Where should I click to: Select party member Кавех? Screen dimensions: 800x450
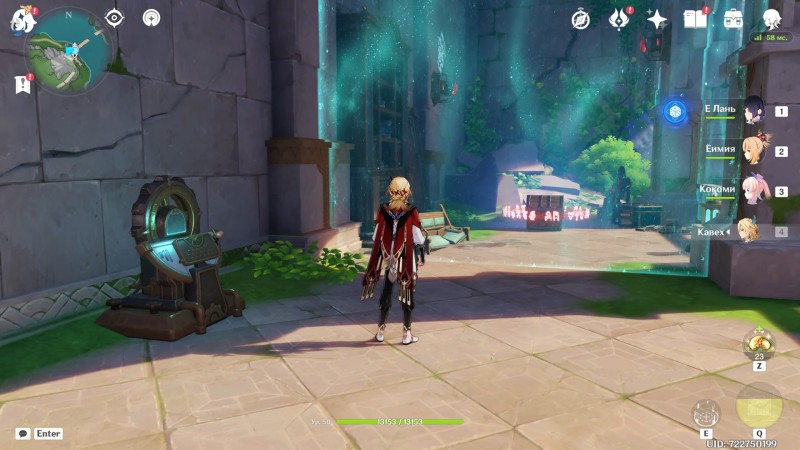pyautogui.click(x=750, y=231)
